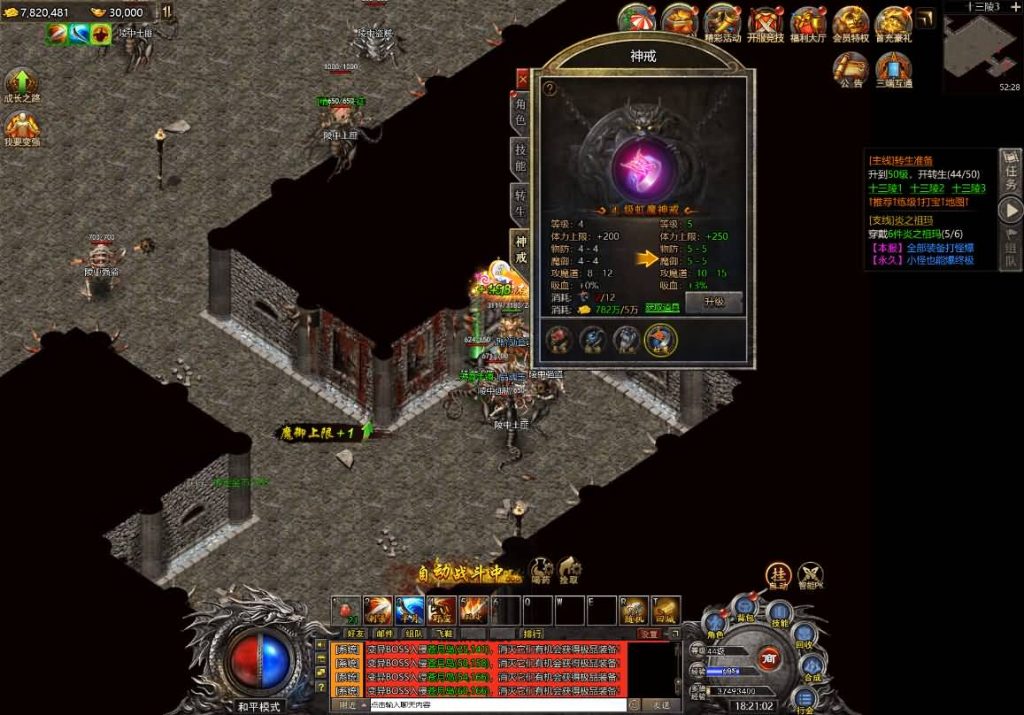Open the 福利大厅 welfare hall
Screen dimensions: 1024x715
point(808,24)
